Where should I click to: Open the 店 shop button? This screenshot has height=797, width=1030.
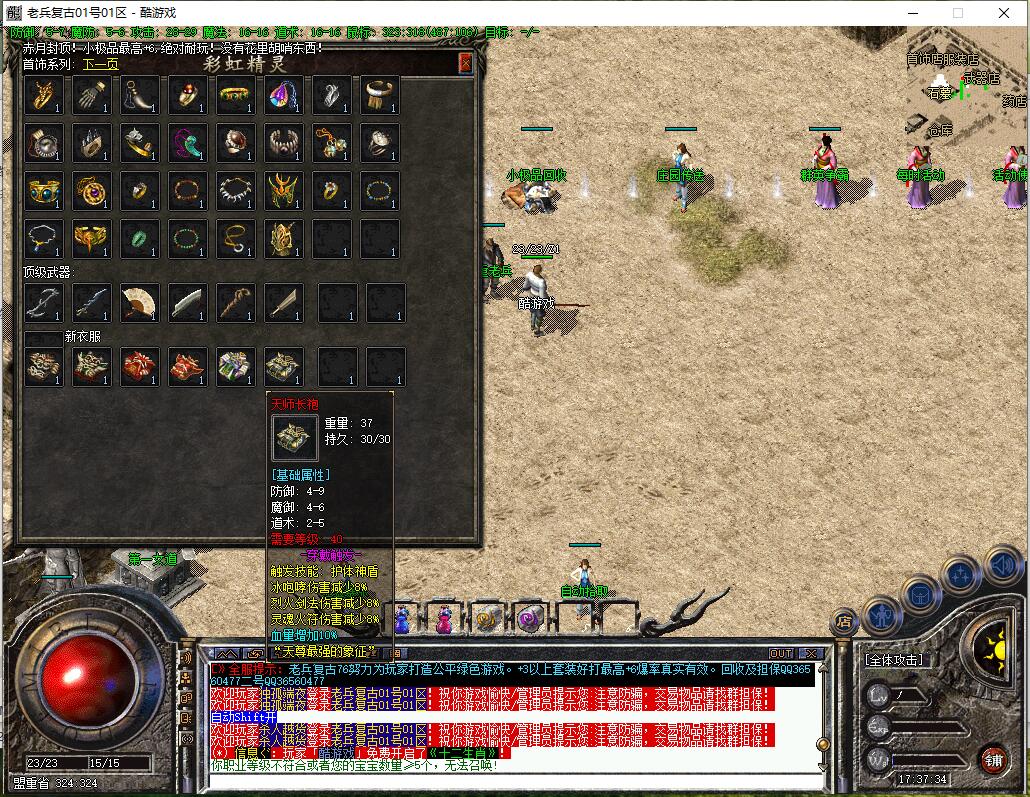pos(845,622)
